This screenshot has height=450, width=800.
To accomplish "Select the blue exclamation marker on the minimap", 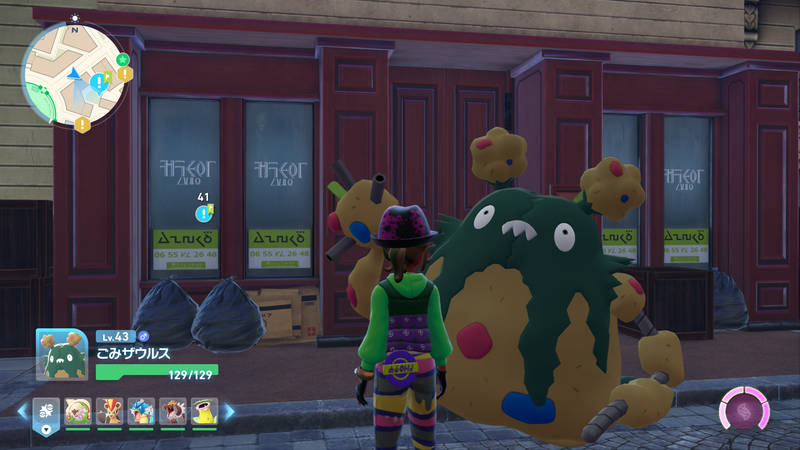I will coord(98,79).
